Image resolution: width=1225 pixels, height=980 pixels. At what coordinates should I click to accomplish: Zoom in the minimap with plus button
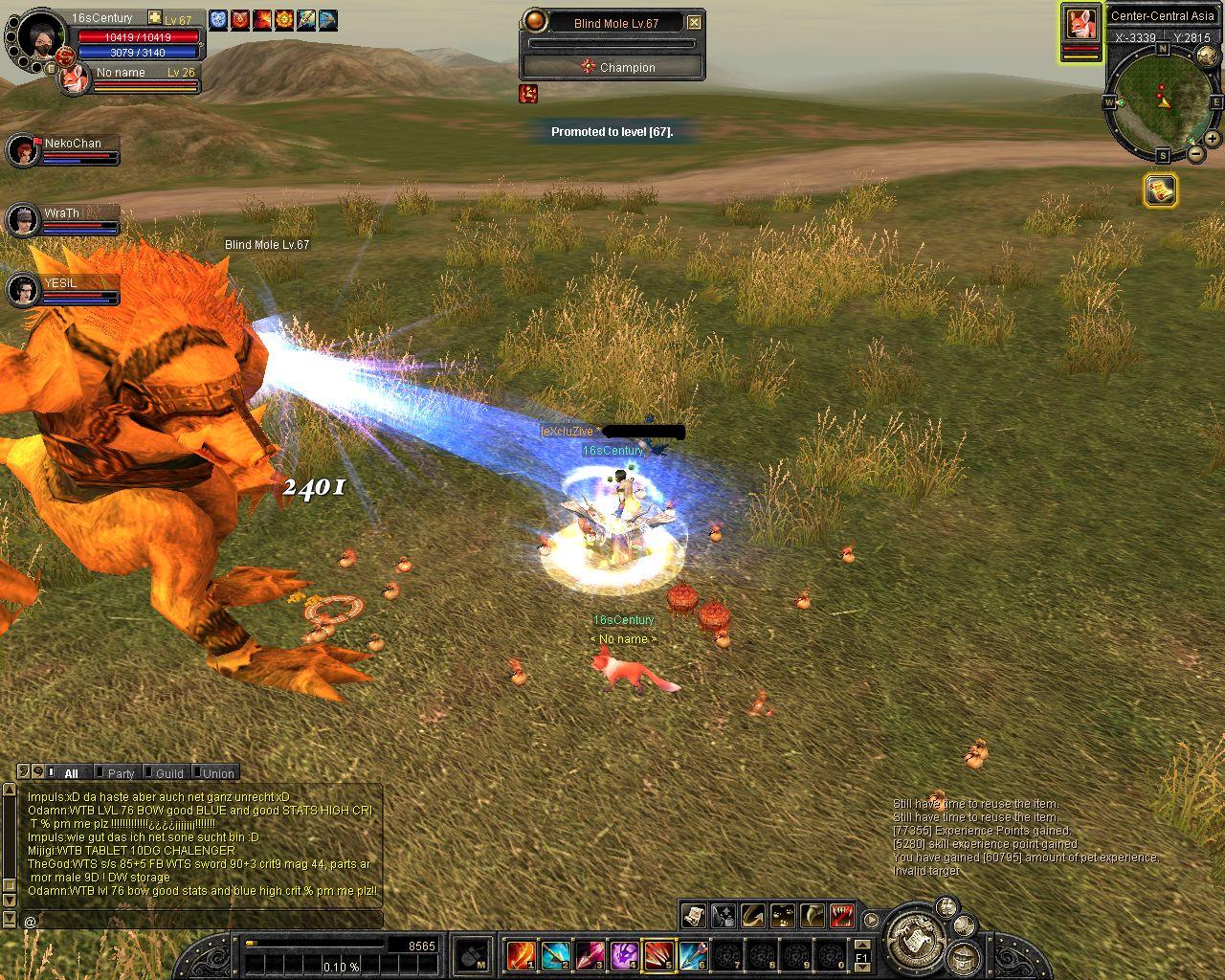[x=1213, y=139]
